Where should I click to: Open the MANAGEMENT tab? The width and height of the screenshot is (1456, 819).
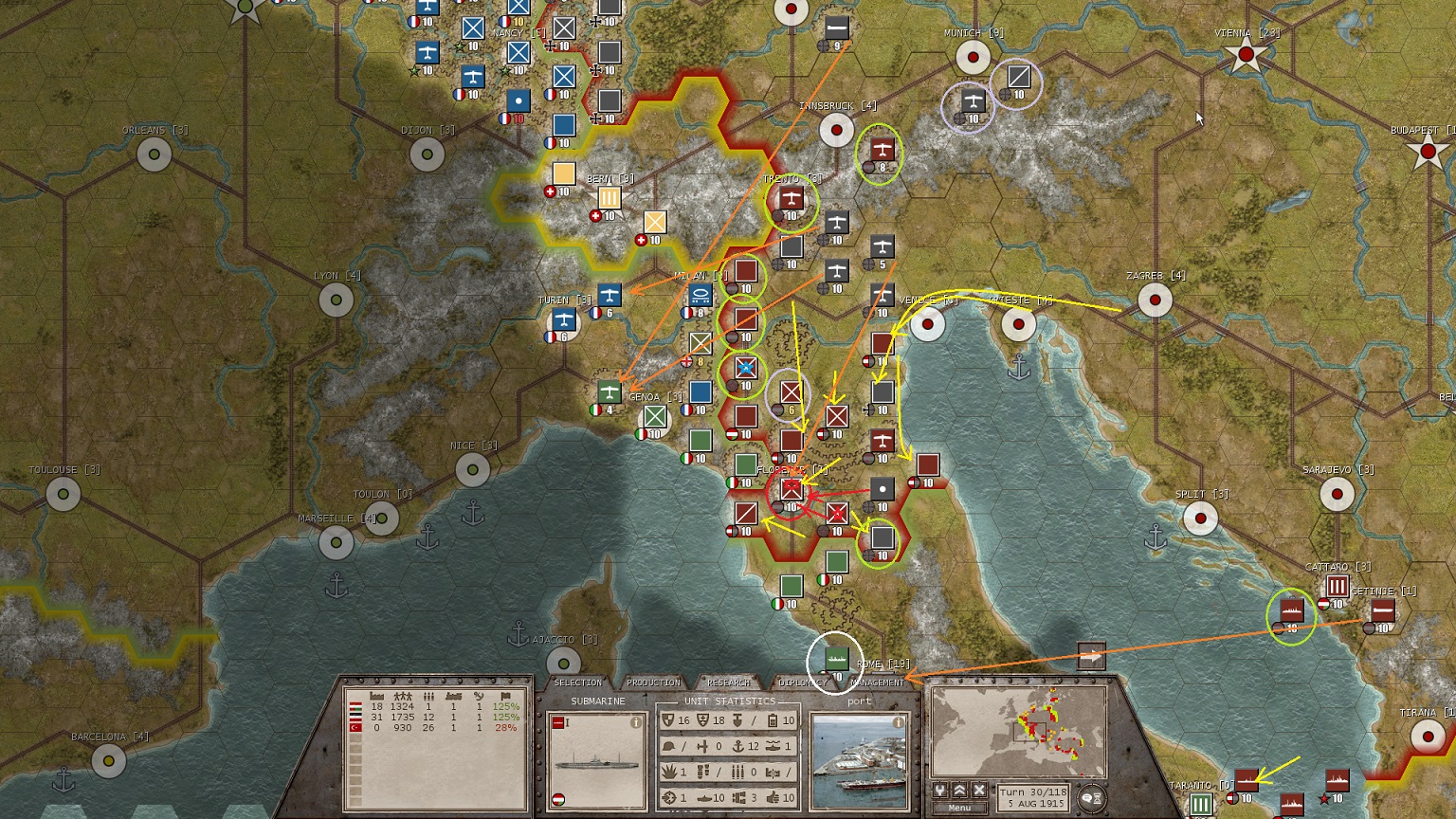click(x=878, y=682)
